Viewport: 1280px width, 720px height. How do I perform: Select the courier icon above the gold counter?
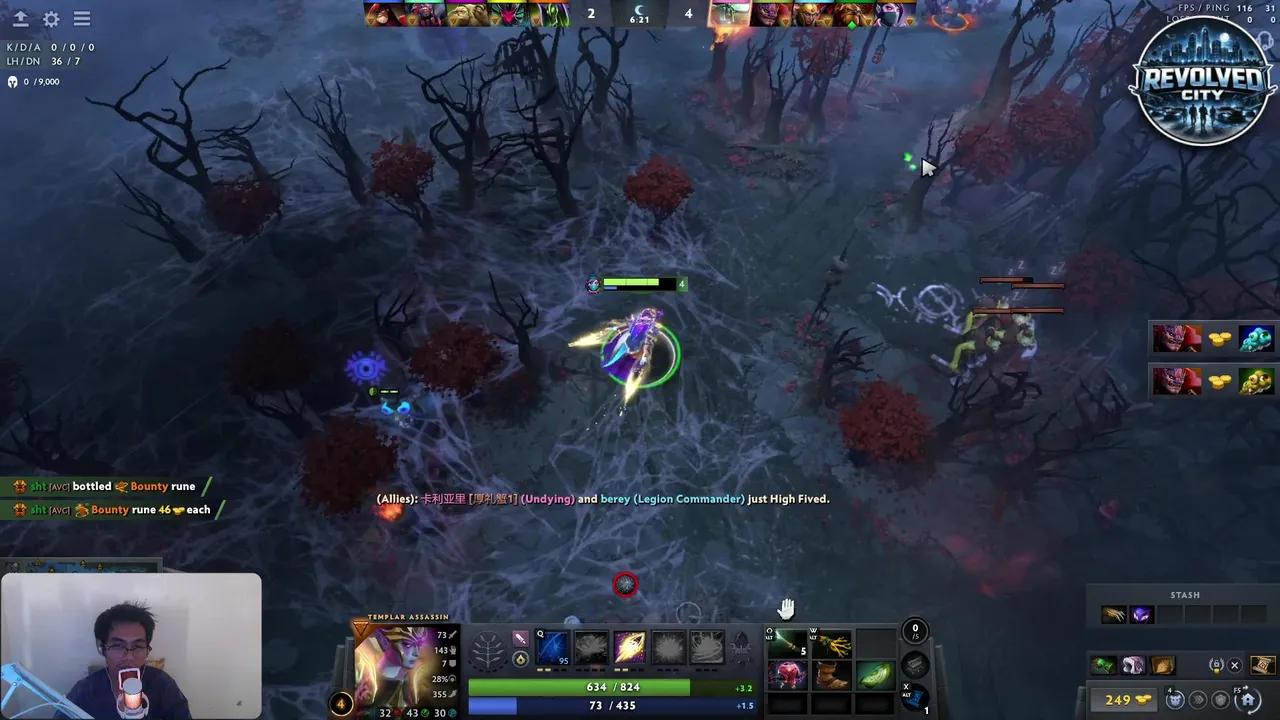(x=1175, y=699)
